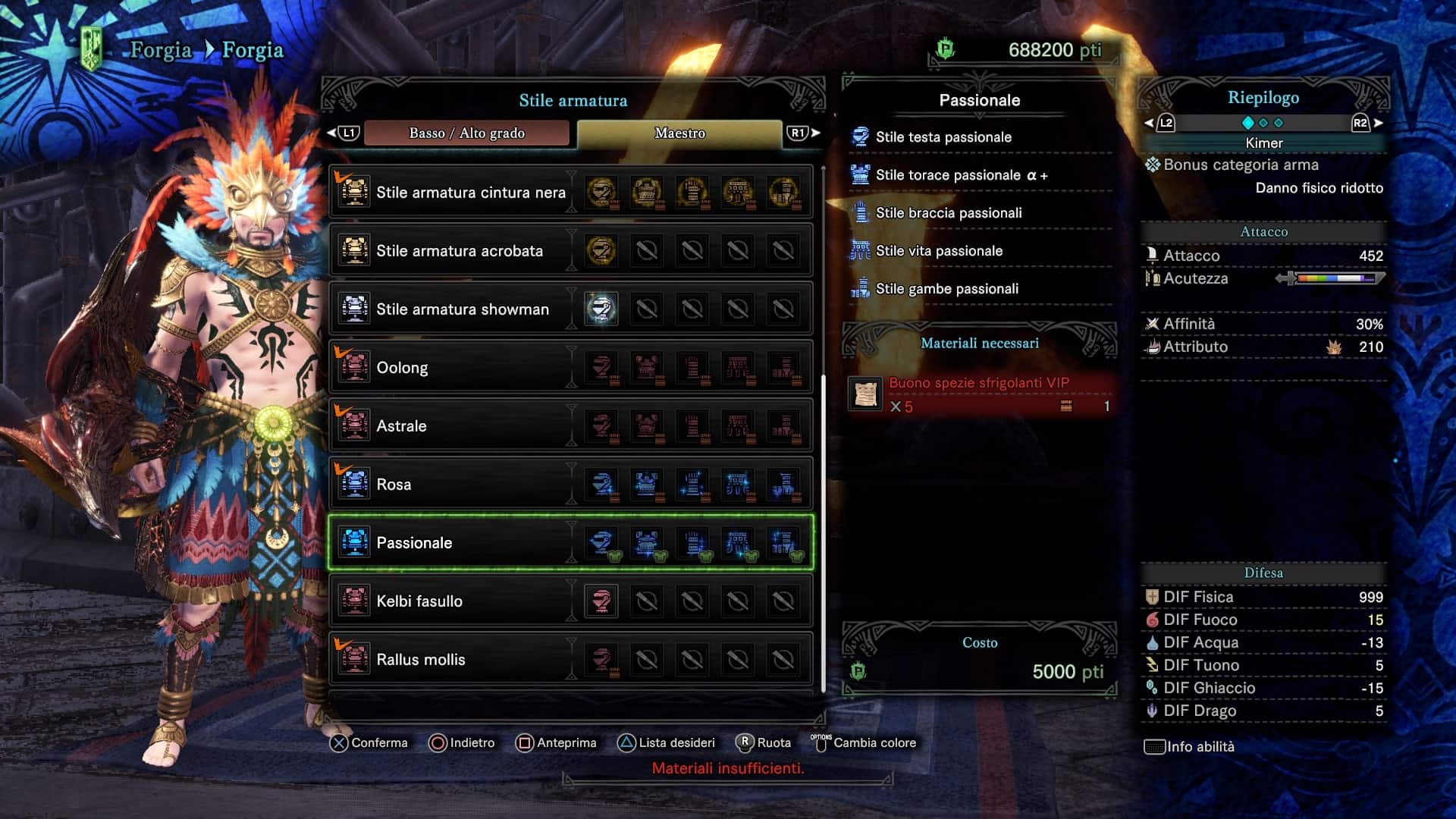Select the showman set helmet icon
Viewport: 1456px width, 819px height.
pos(601,309)
